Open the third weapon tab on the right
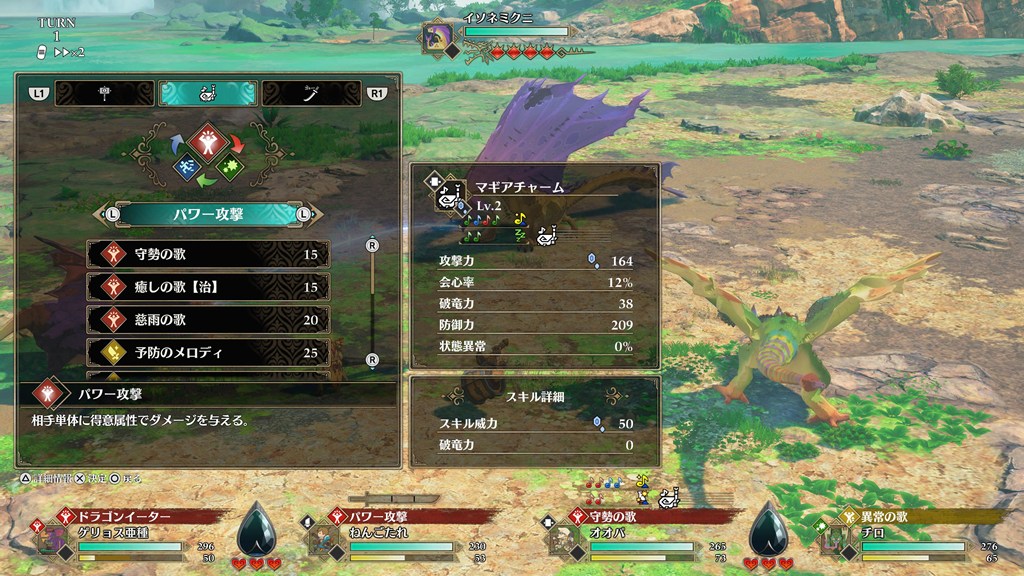 point(311,93)
